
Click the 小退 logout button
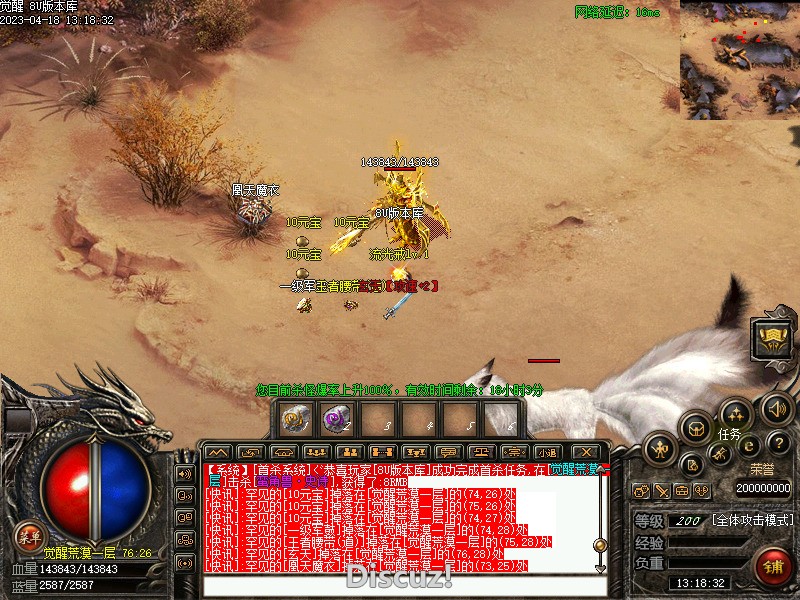[546, 452]
